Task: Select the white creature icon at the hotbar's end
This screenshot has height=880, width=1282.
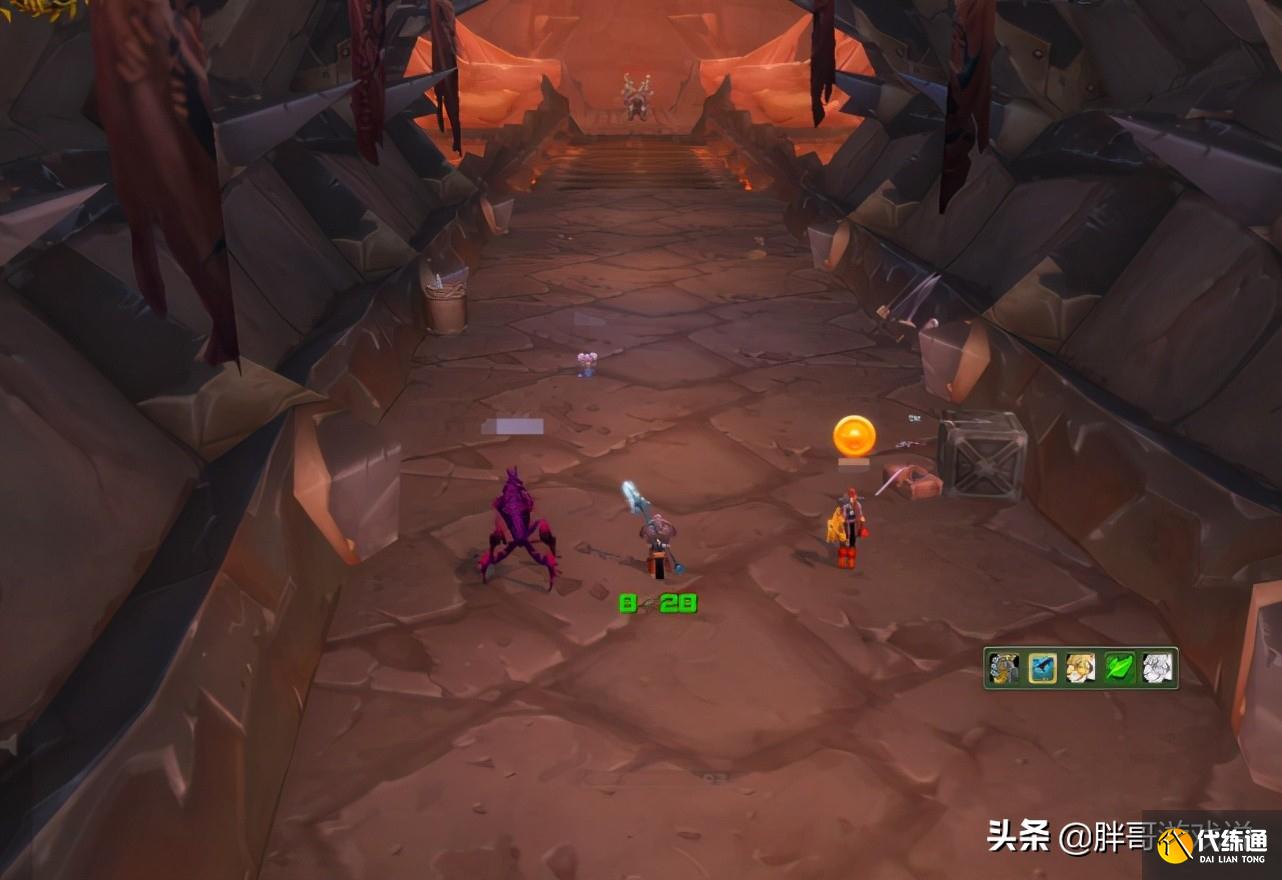Action: click(1156, 668)
